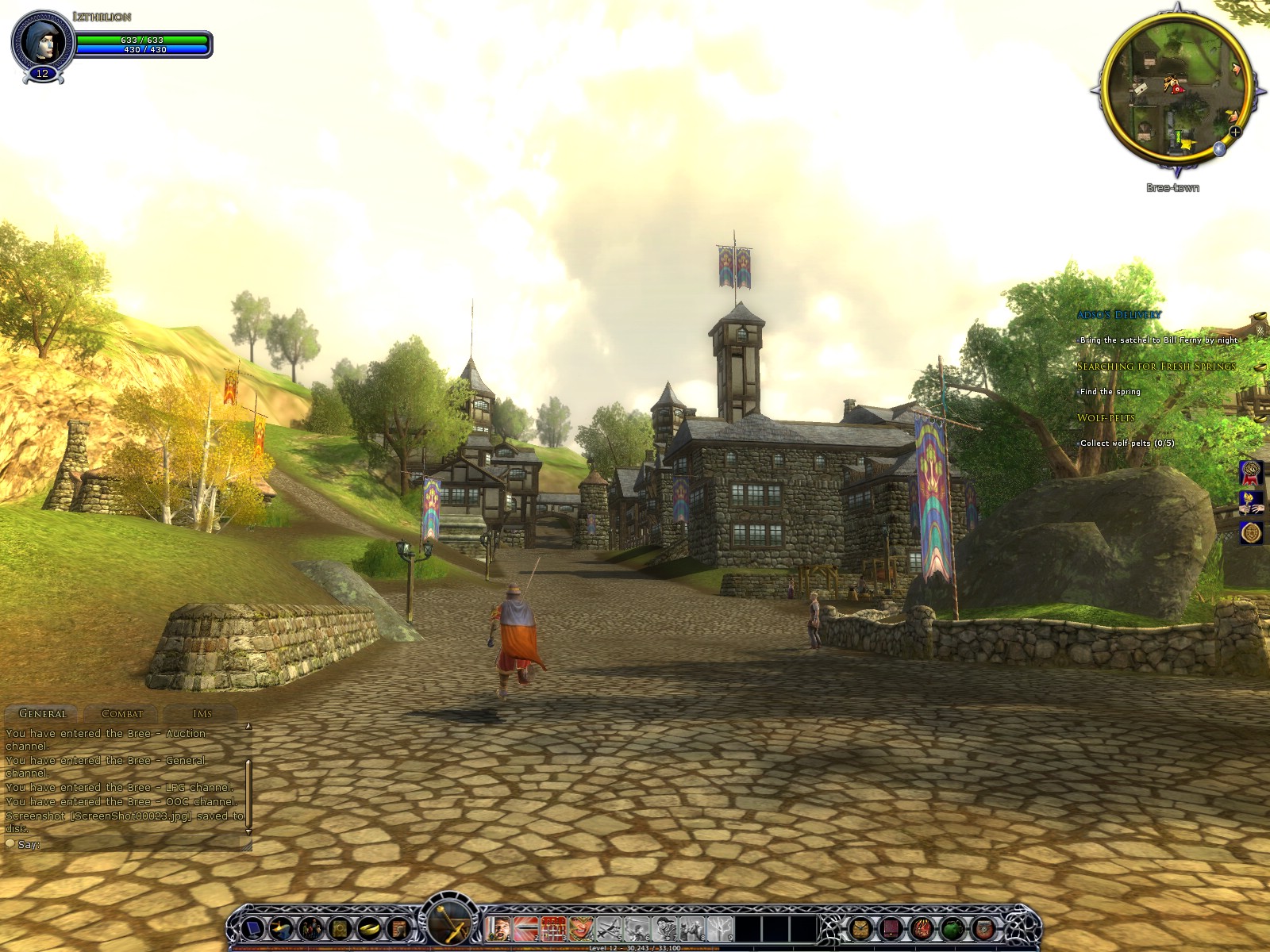This screenshot has width=1270, height=952.
Task: Click the gold wax seal alert icon
Action: [1251, 532]
